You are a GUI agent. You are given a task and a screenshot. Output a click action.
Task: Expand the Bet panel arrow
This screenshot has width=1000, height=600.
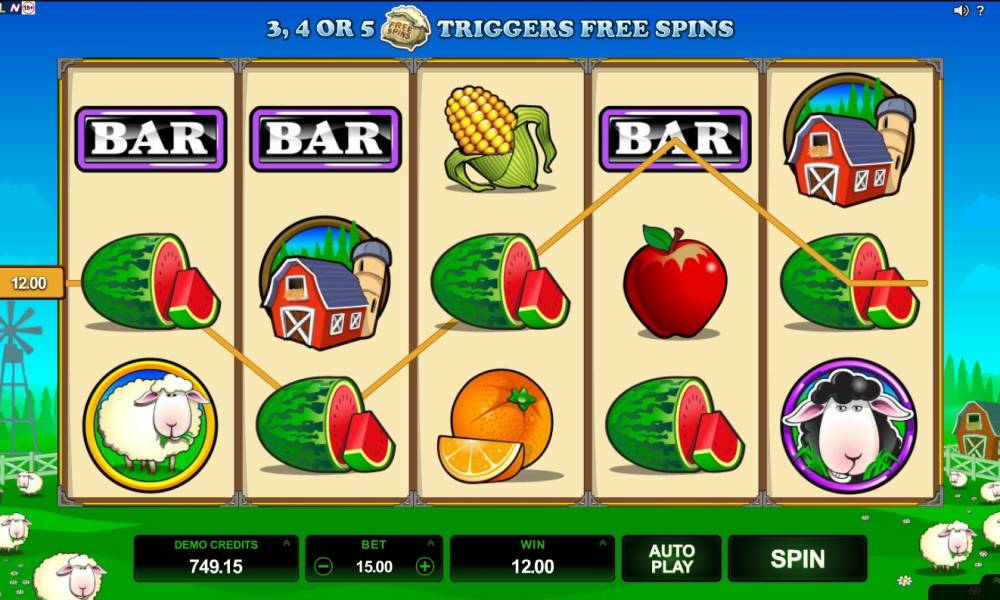click(432, 544)
